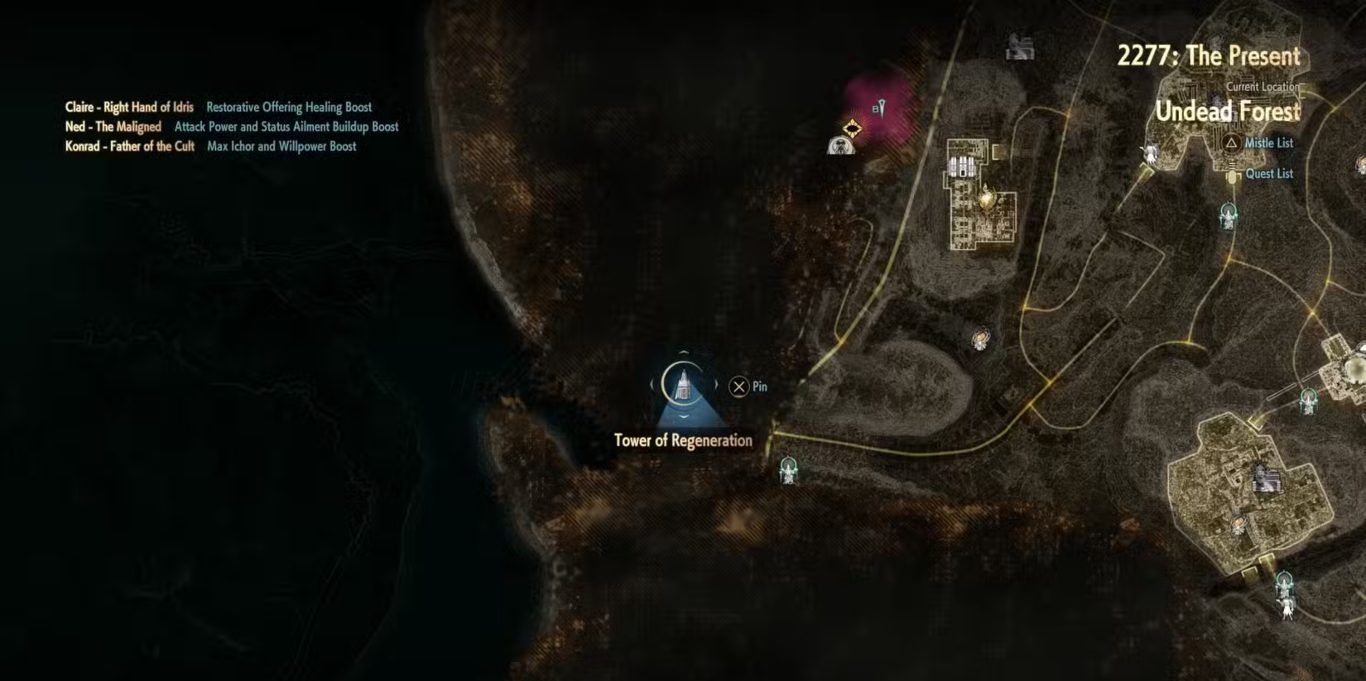Pick the mistle marker beneath Quest List
The width and height of the screenshot is (1366, 681).
1228,214
